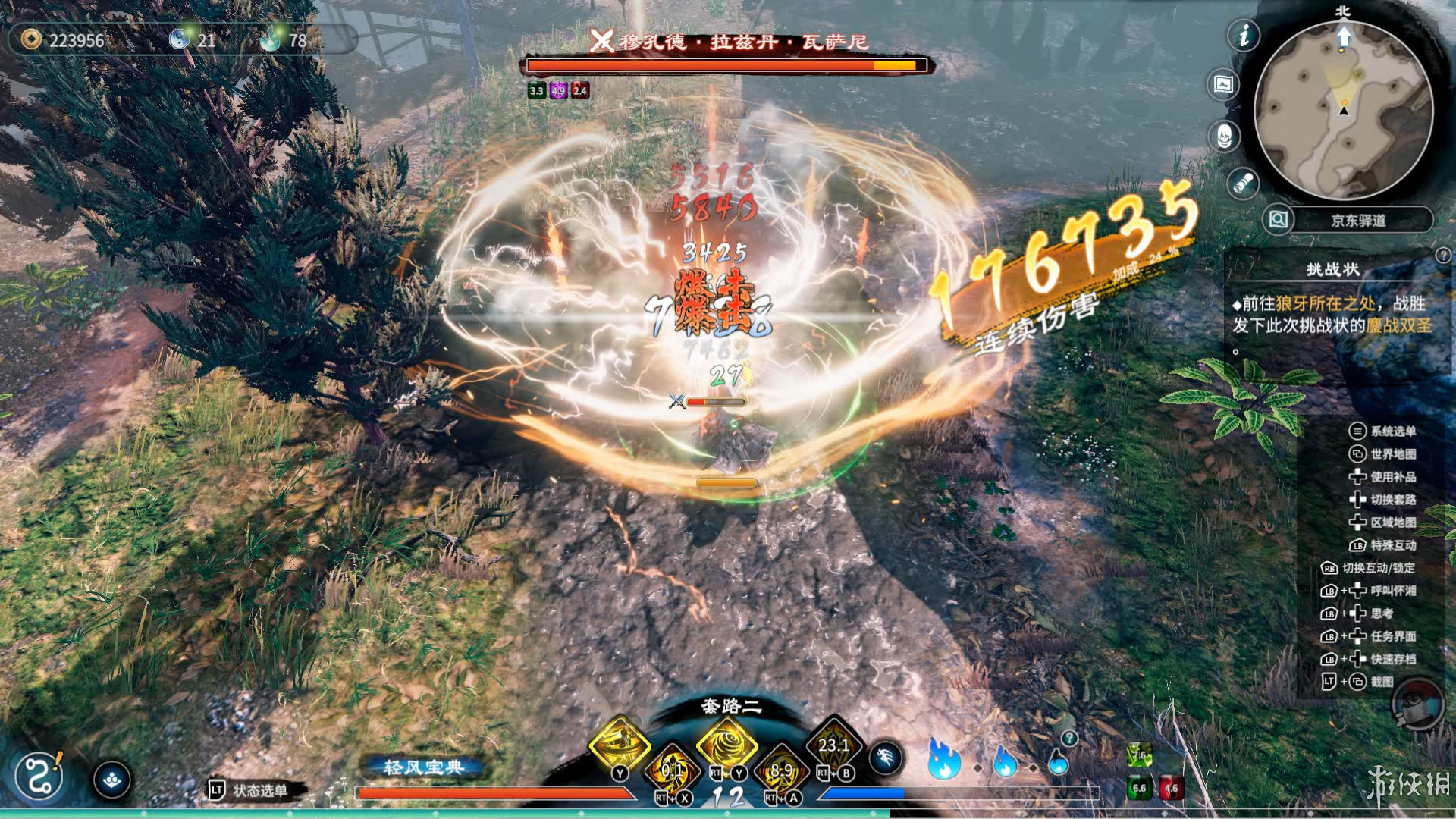
Task: Use the skill showing 23.1 cooldown
Action: (x=833, y=745)
